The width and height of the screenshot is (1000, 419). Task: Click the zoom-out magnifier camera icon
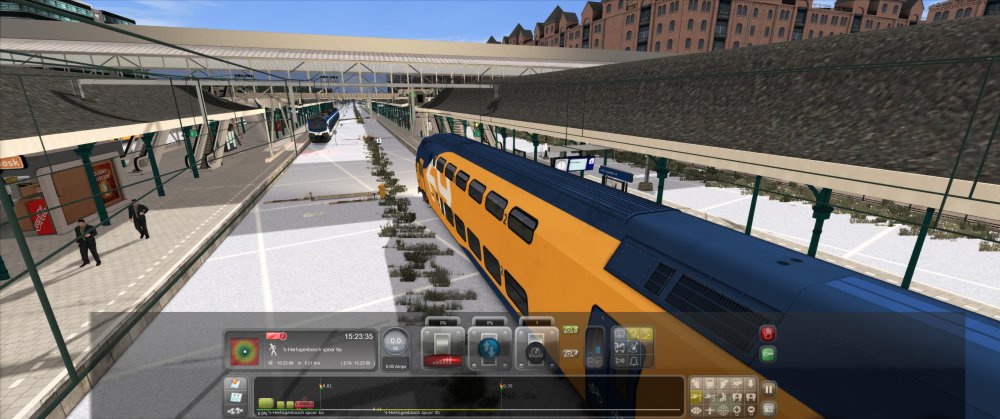point(749,410)
